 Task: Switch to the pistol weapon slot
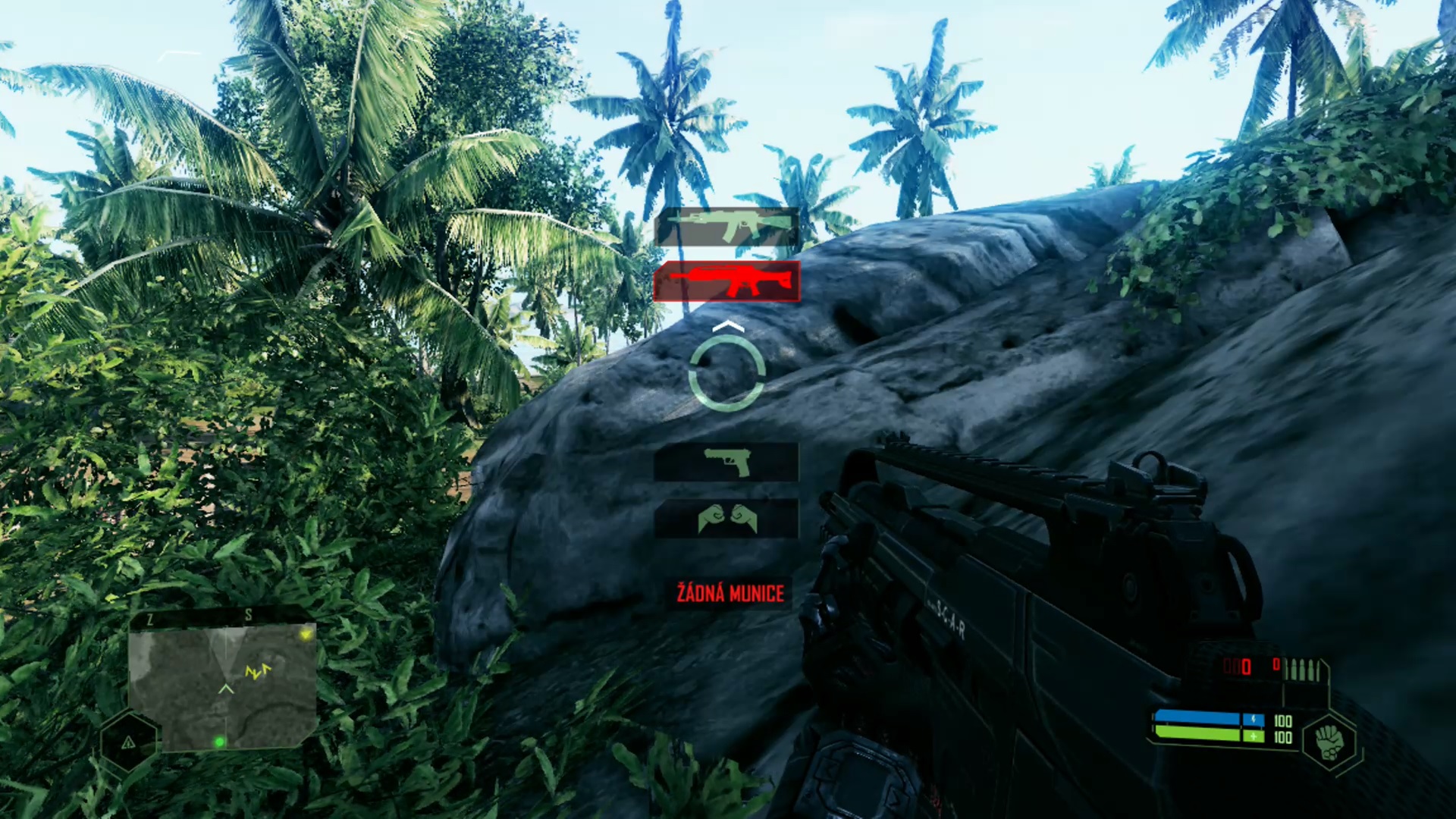[726, 462]
